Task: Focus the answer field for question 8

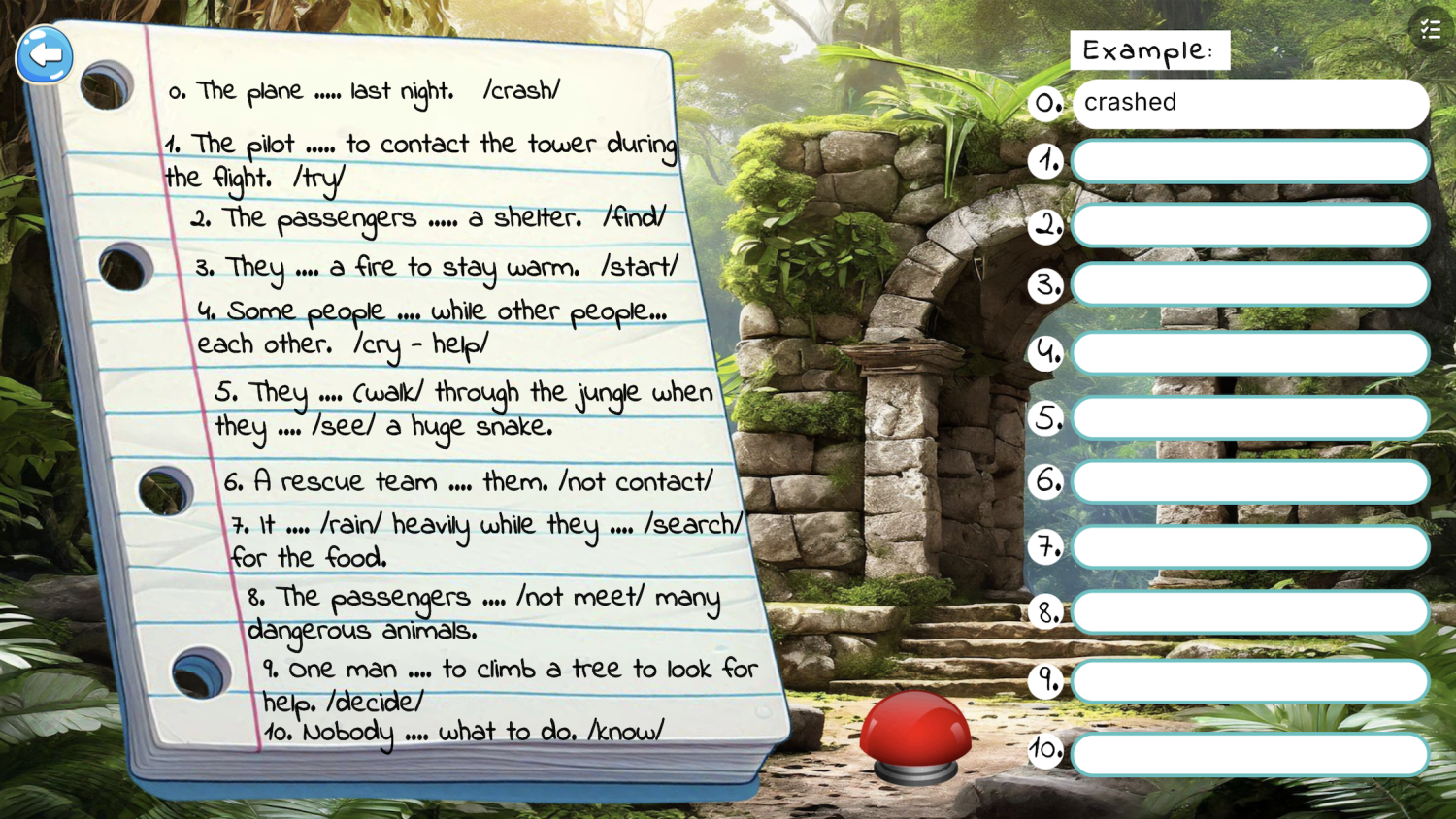Action: [x=1249, y=612]
